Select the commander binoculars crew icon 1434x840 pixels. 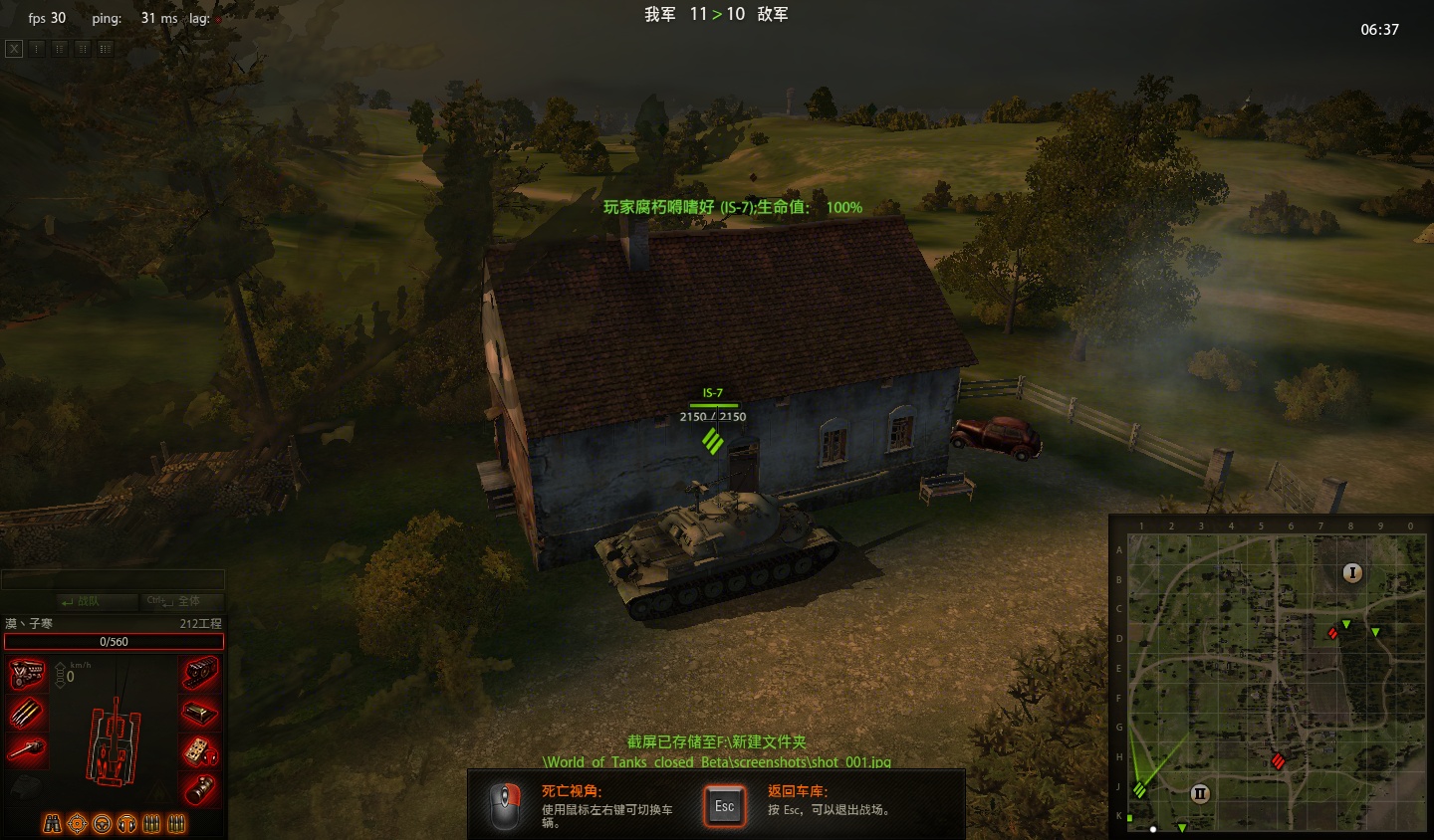coord(52,824)
